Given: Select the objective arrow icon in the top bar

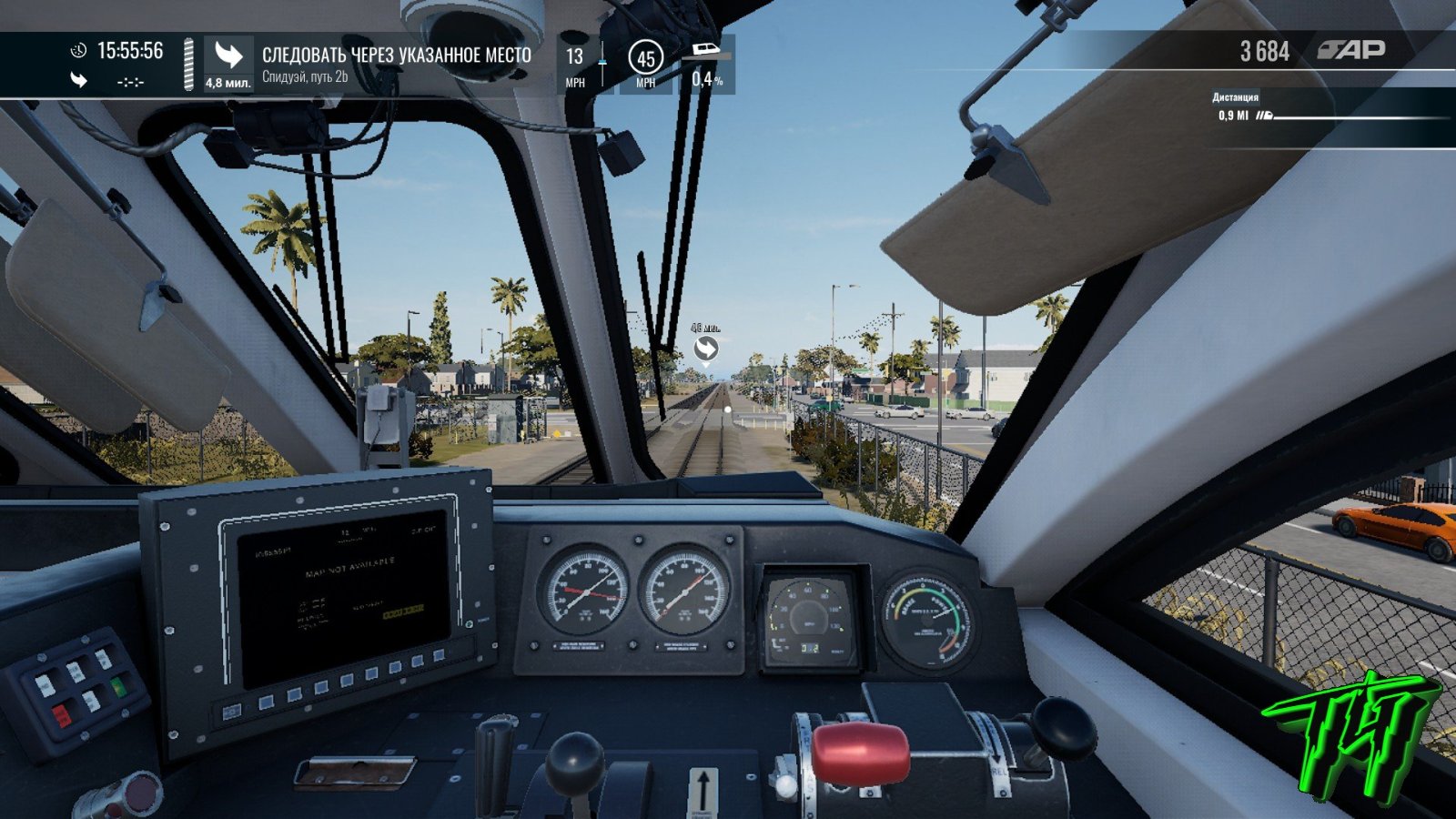Looking at the screenshot, I should coord(227,56).
